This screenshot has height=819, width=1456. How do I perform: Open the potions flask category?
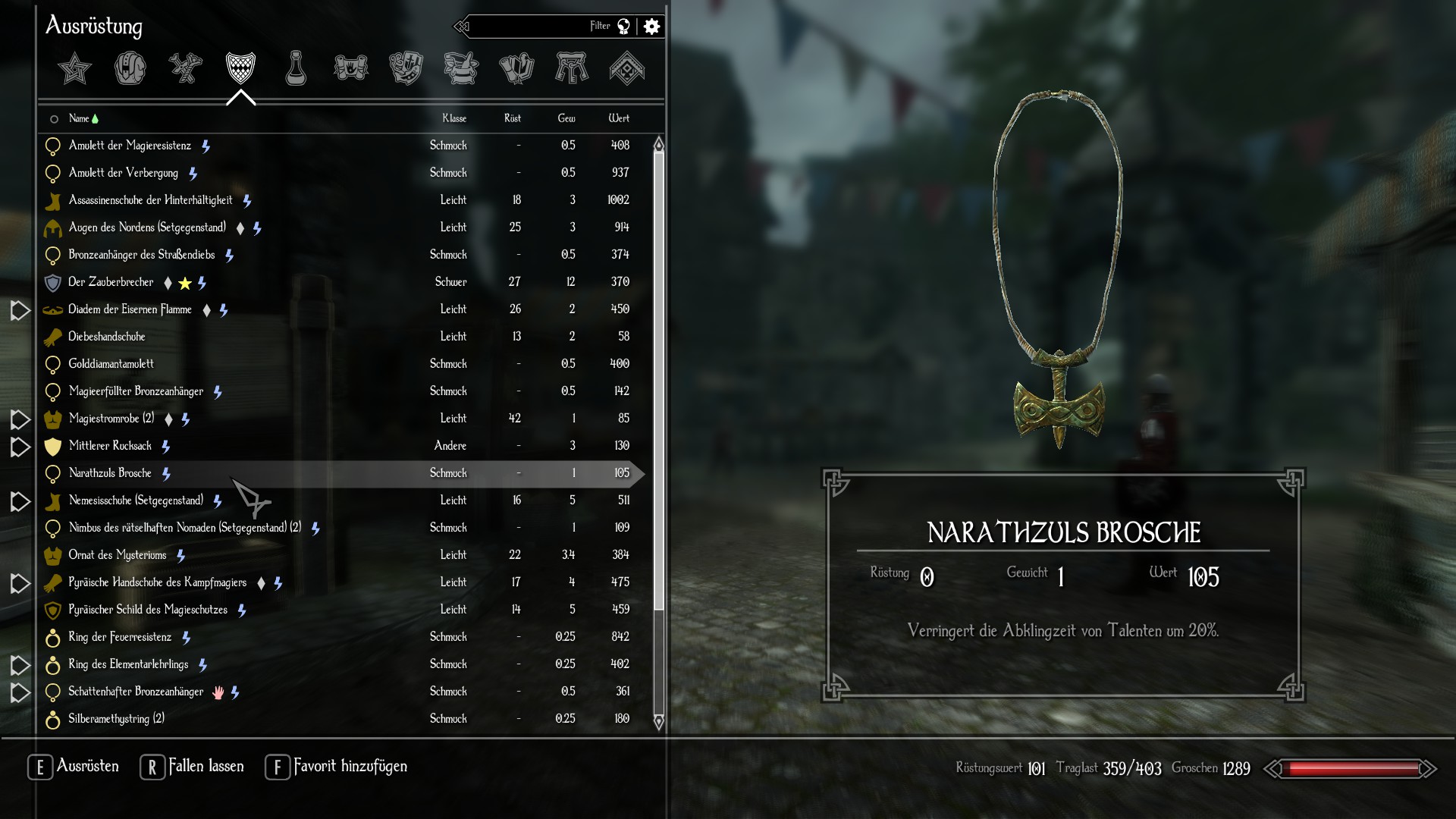[x=296, y=69]
